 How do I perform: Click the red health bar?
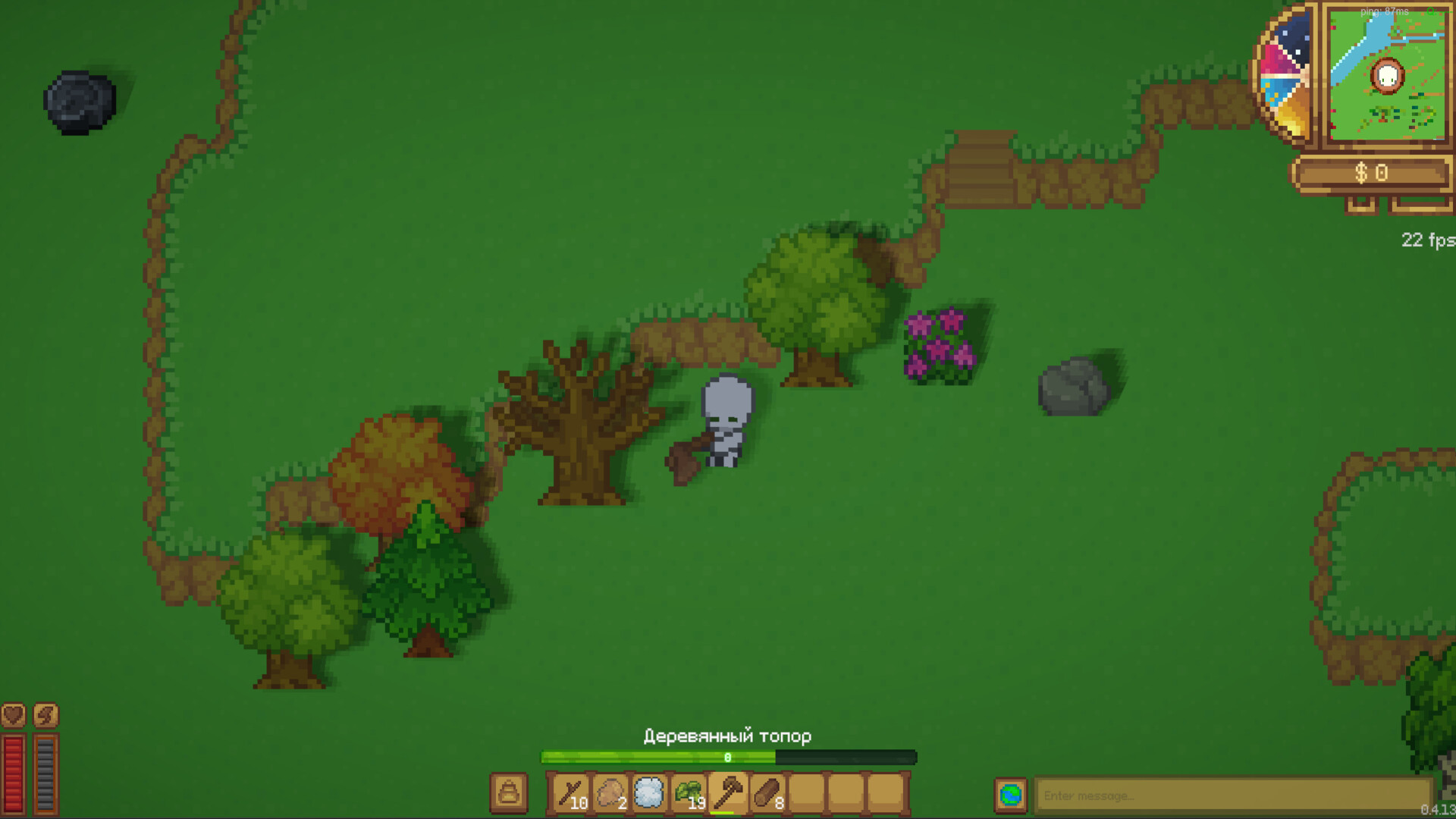pyautogui.click(x=12, y=773)
